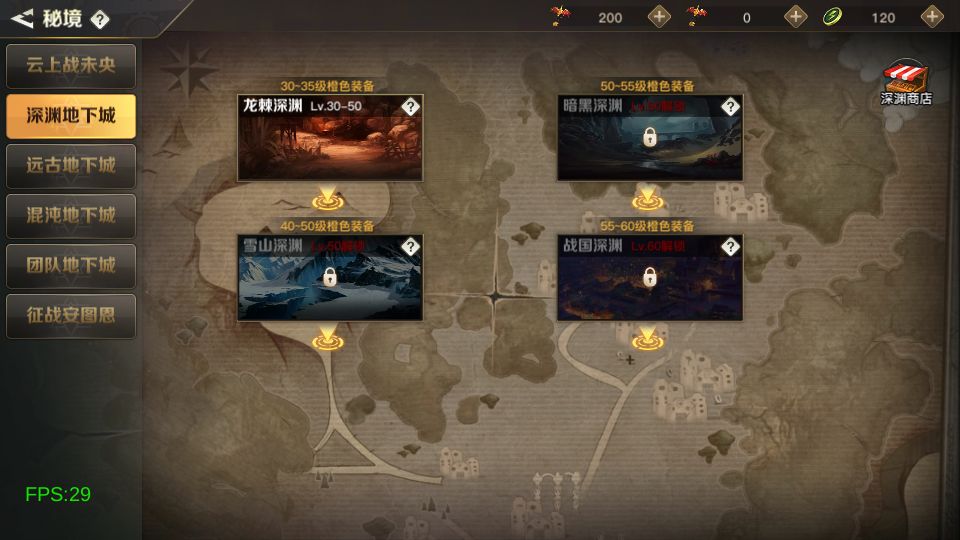
Task: Select the 深渊地下城 tab
Action: 70,116
